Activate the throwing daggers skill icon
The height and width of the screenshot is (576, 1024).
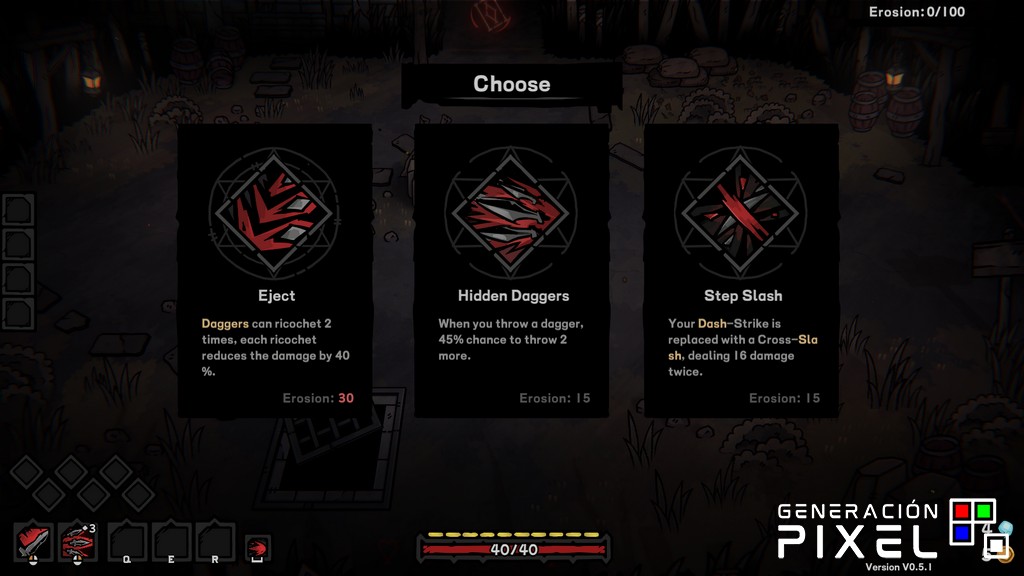[78, 541]
